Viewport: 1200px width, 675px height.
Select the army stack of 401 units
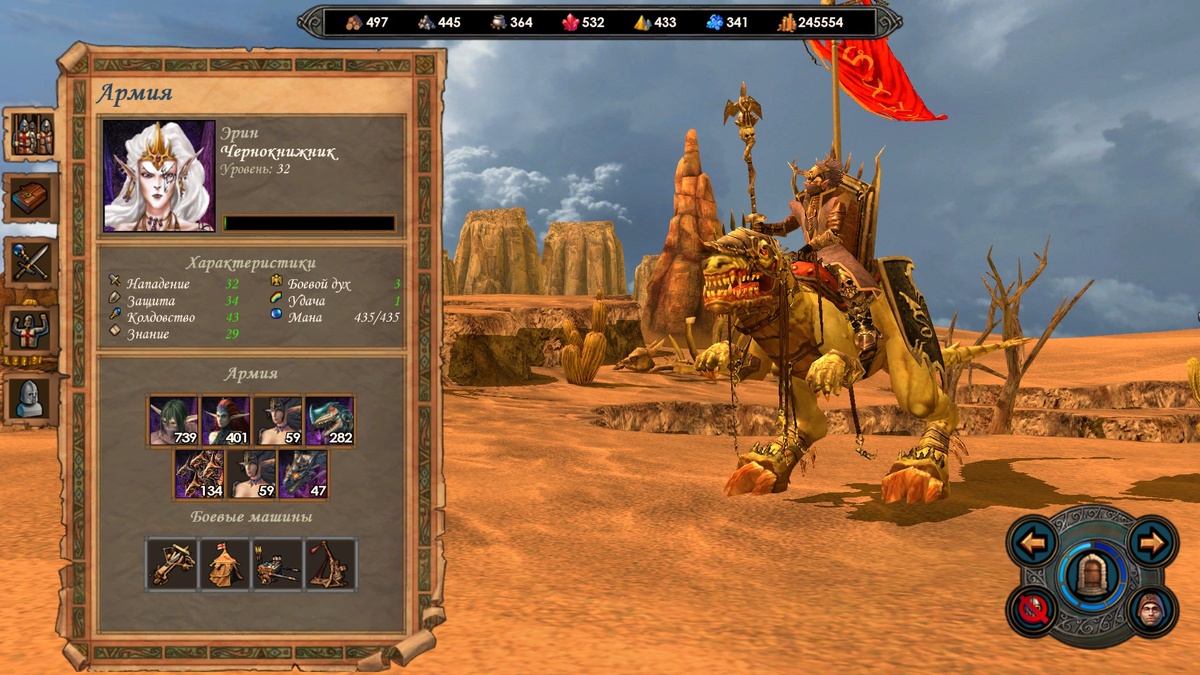pos(225,420)
